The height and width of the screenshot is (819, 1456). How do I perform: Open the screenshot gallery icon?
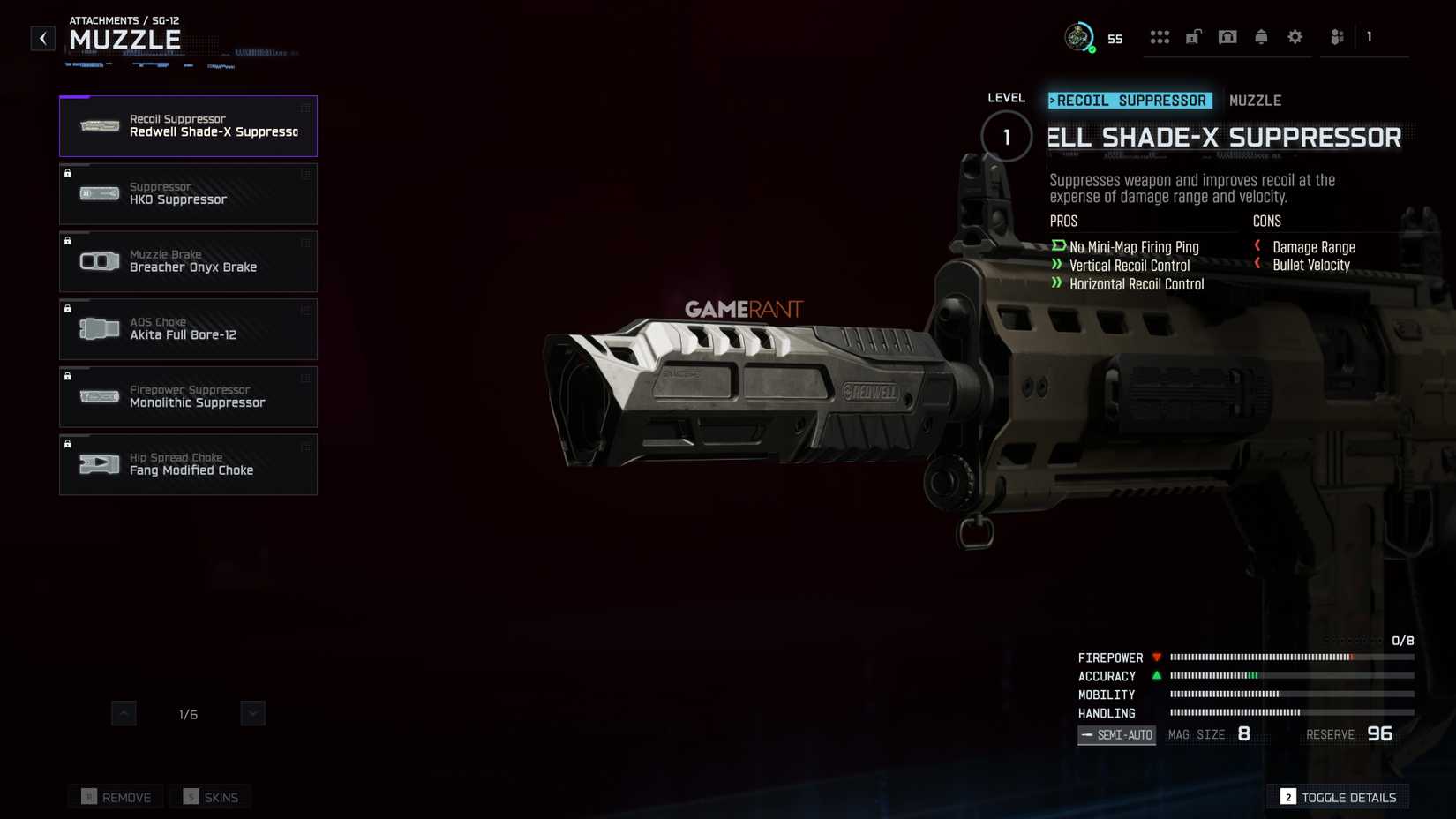click(x=1227, y=37)
